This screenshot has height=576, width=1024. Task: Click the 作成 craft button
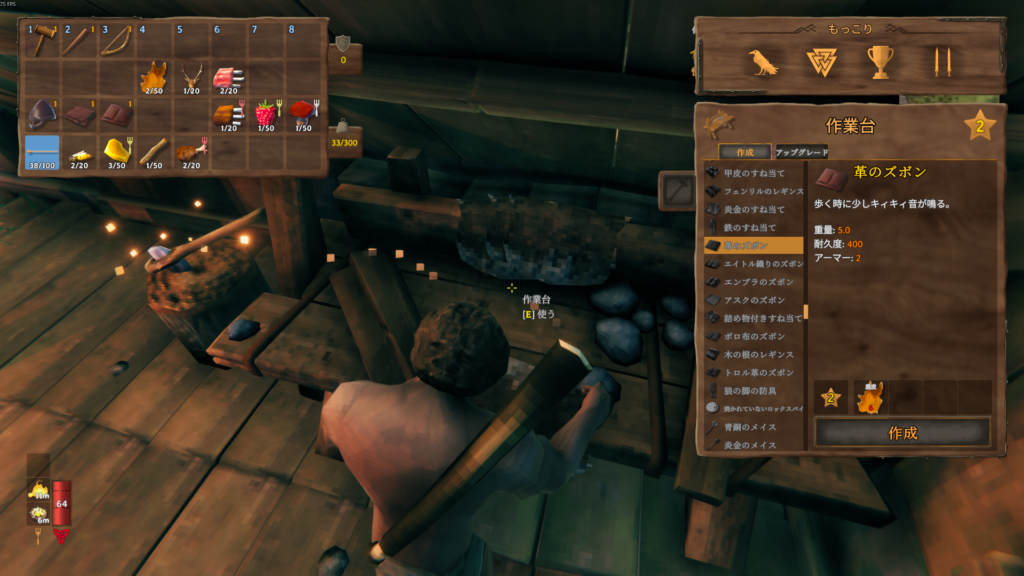(x=902, y=433)
